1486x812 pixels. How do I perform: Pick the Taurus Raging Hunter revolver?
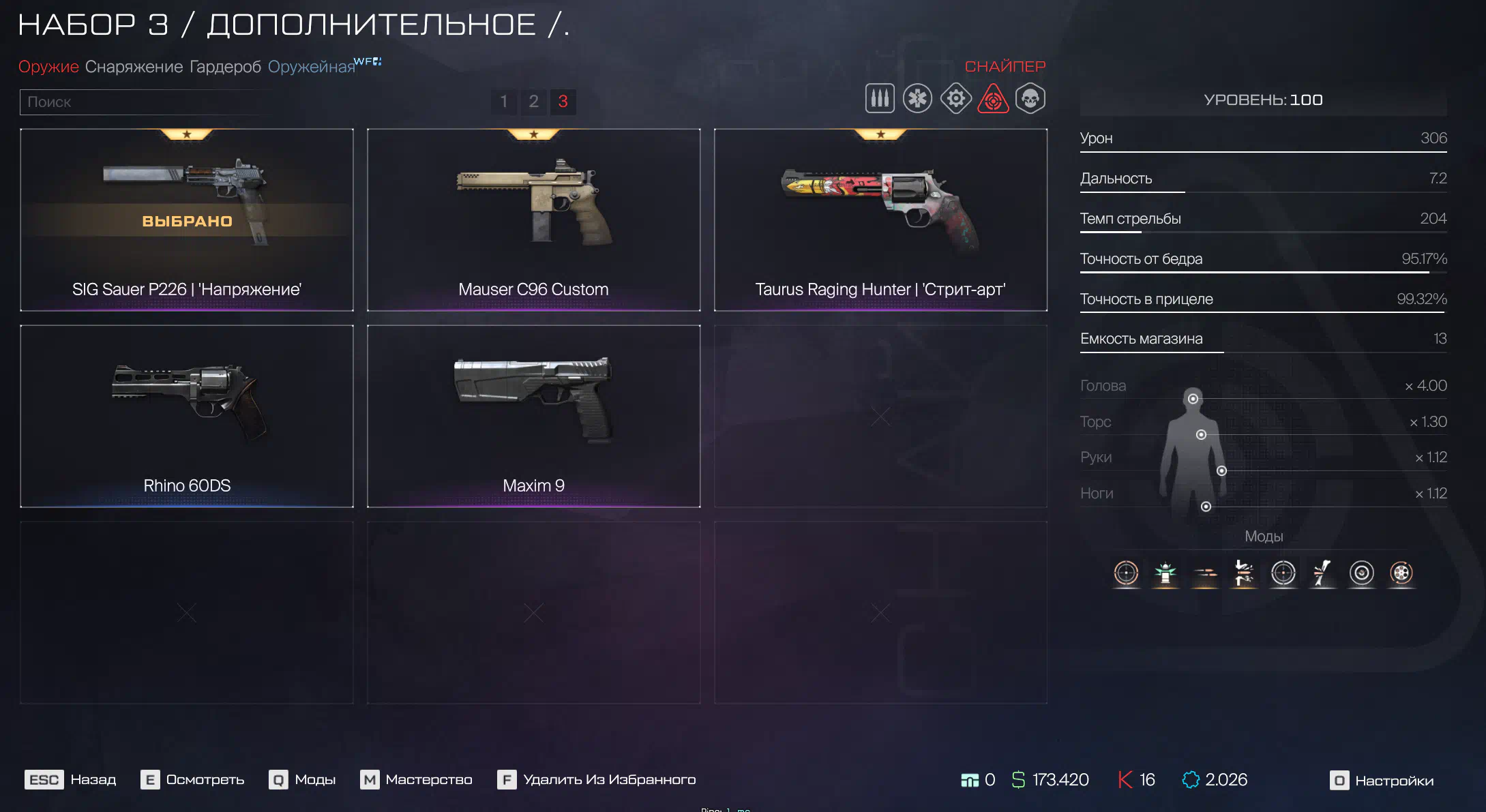coord(880,220)
